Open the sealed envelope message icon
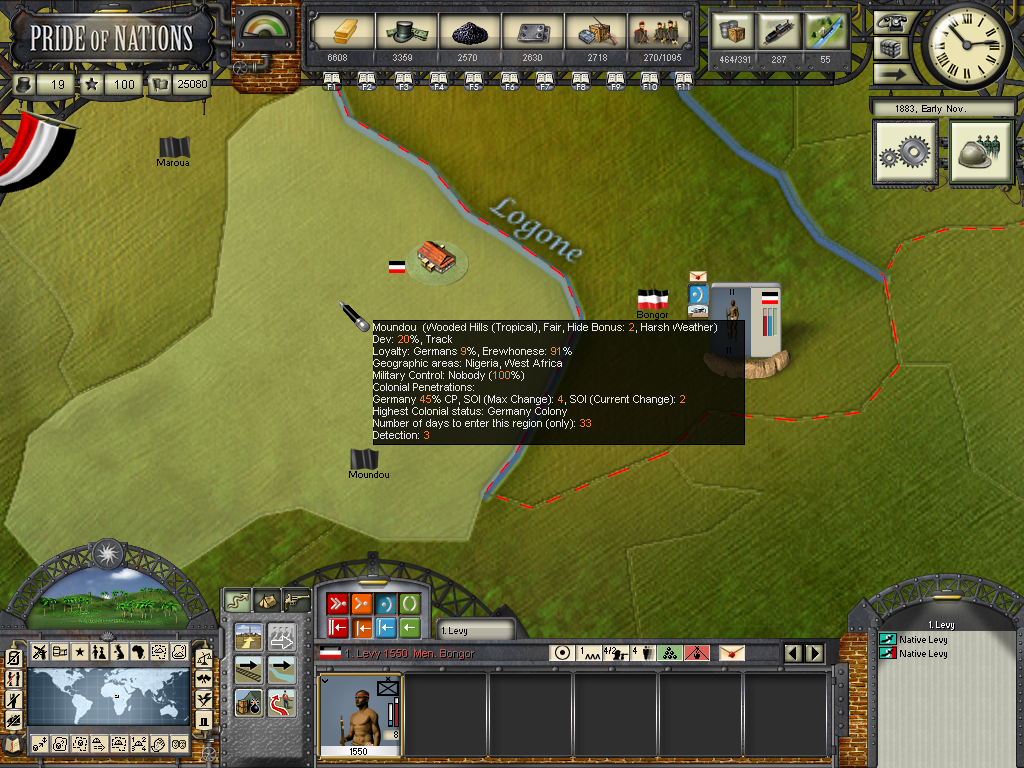1024x768 pixels. pos(732,653)
